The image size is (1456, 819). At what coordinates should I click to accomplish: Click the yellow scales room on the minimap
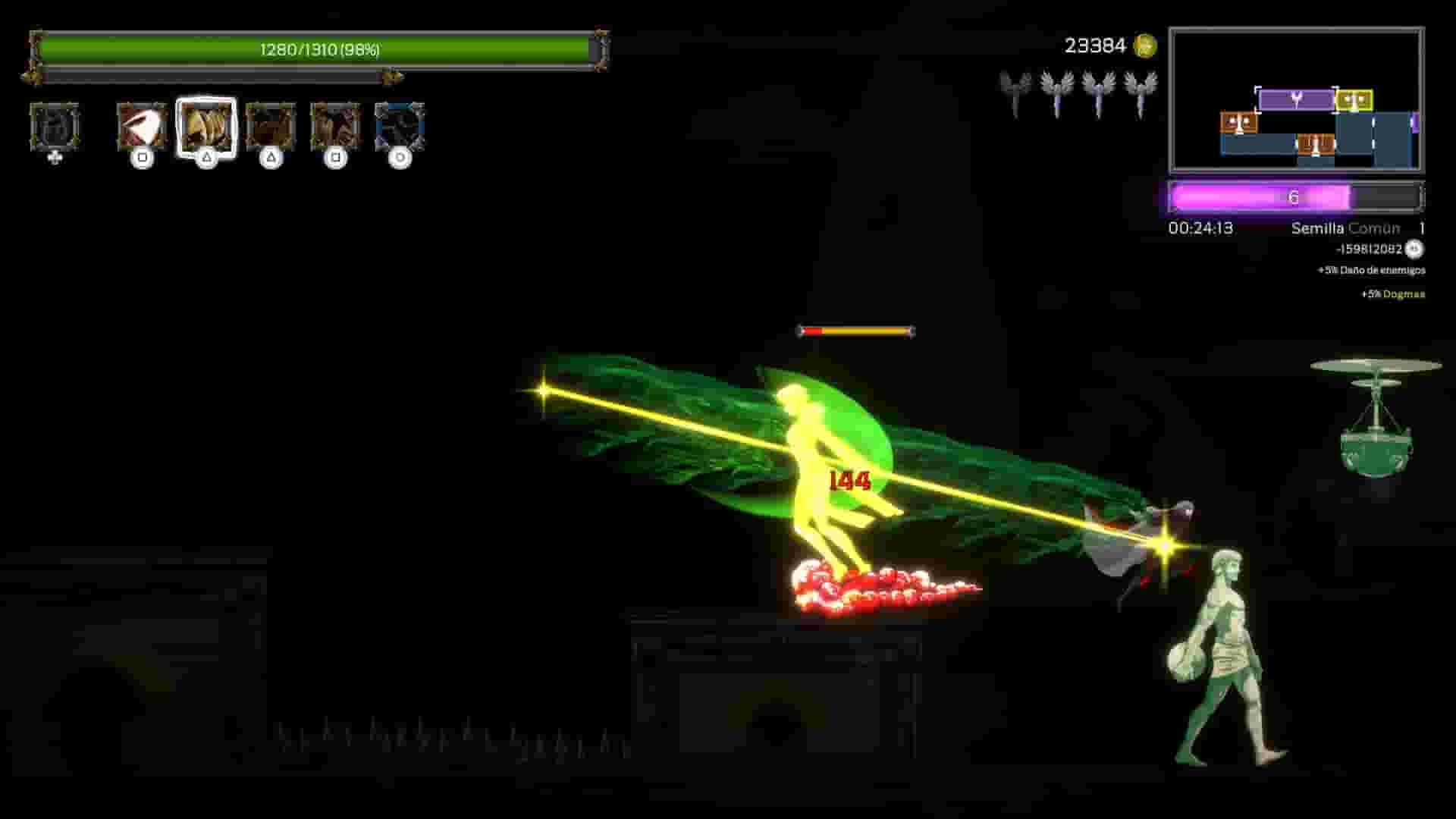(x=1355, y=99)
